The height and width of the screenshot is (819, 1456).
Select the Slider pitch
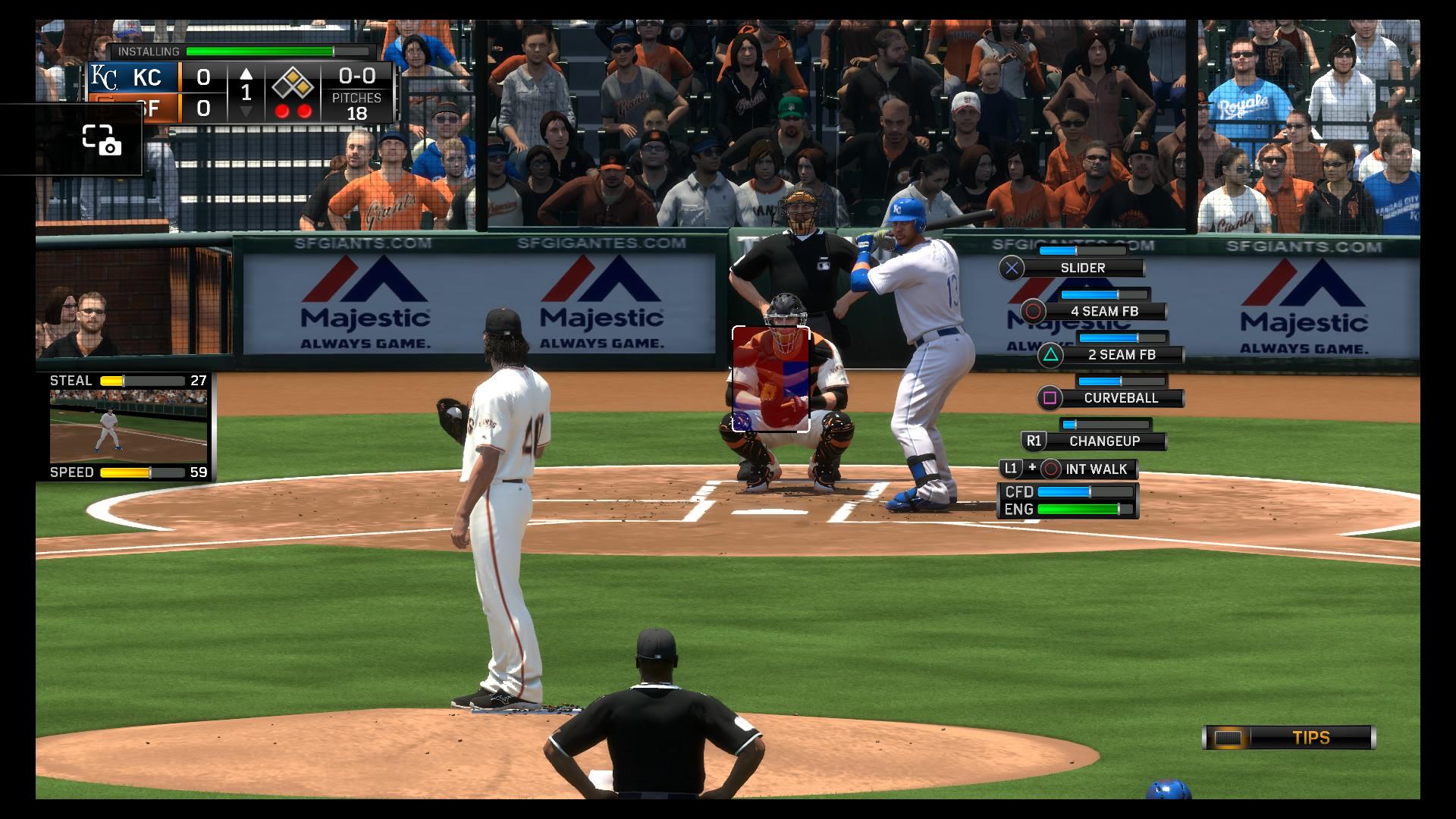point(1082,268)
